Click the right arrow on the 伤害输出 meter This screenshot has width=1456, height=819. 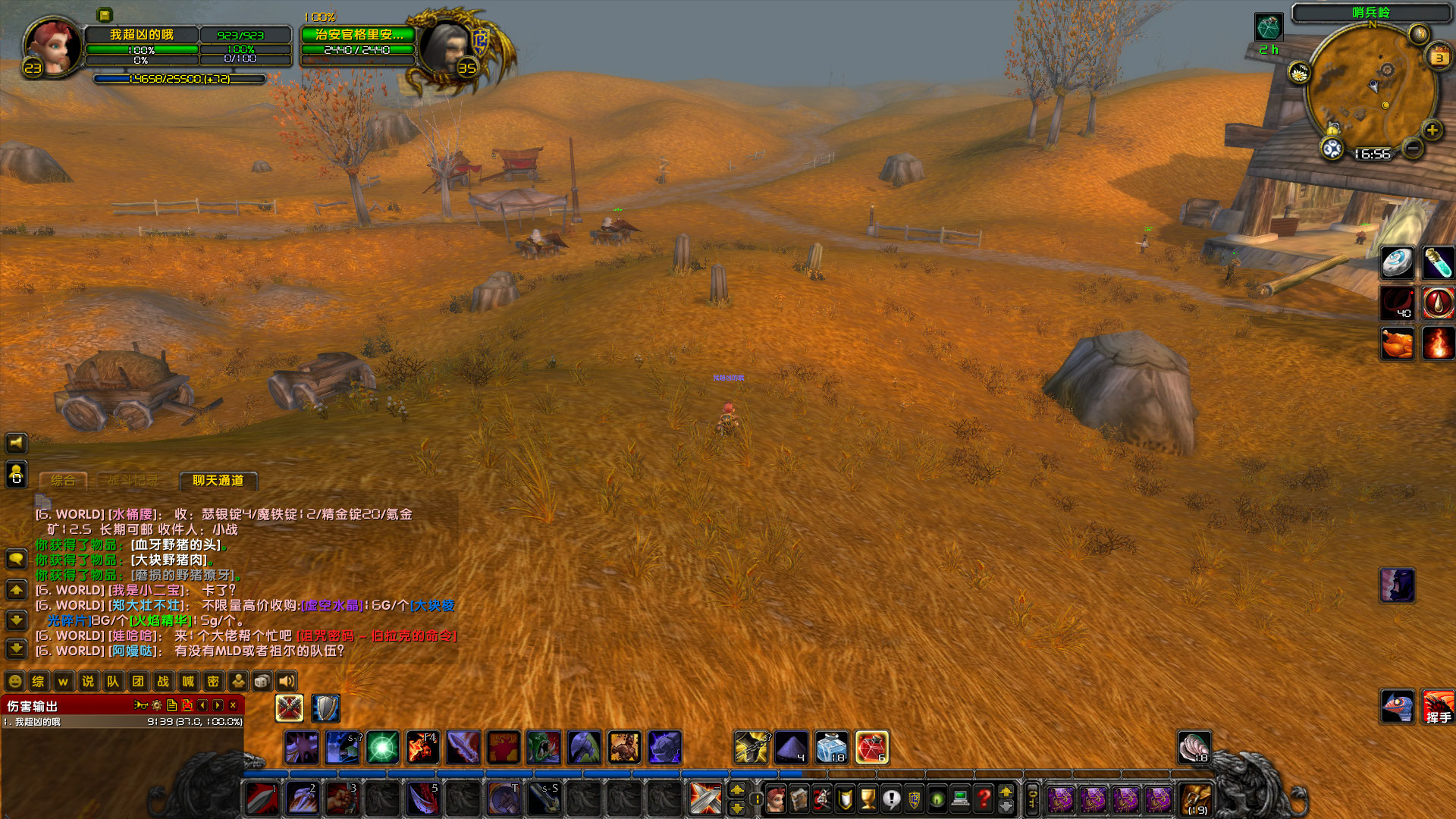pos(216,705)
